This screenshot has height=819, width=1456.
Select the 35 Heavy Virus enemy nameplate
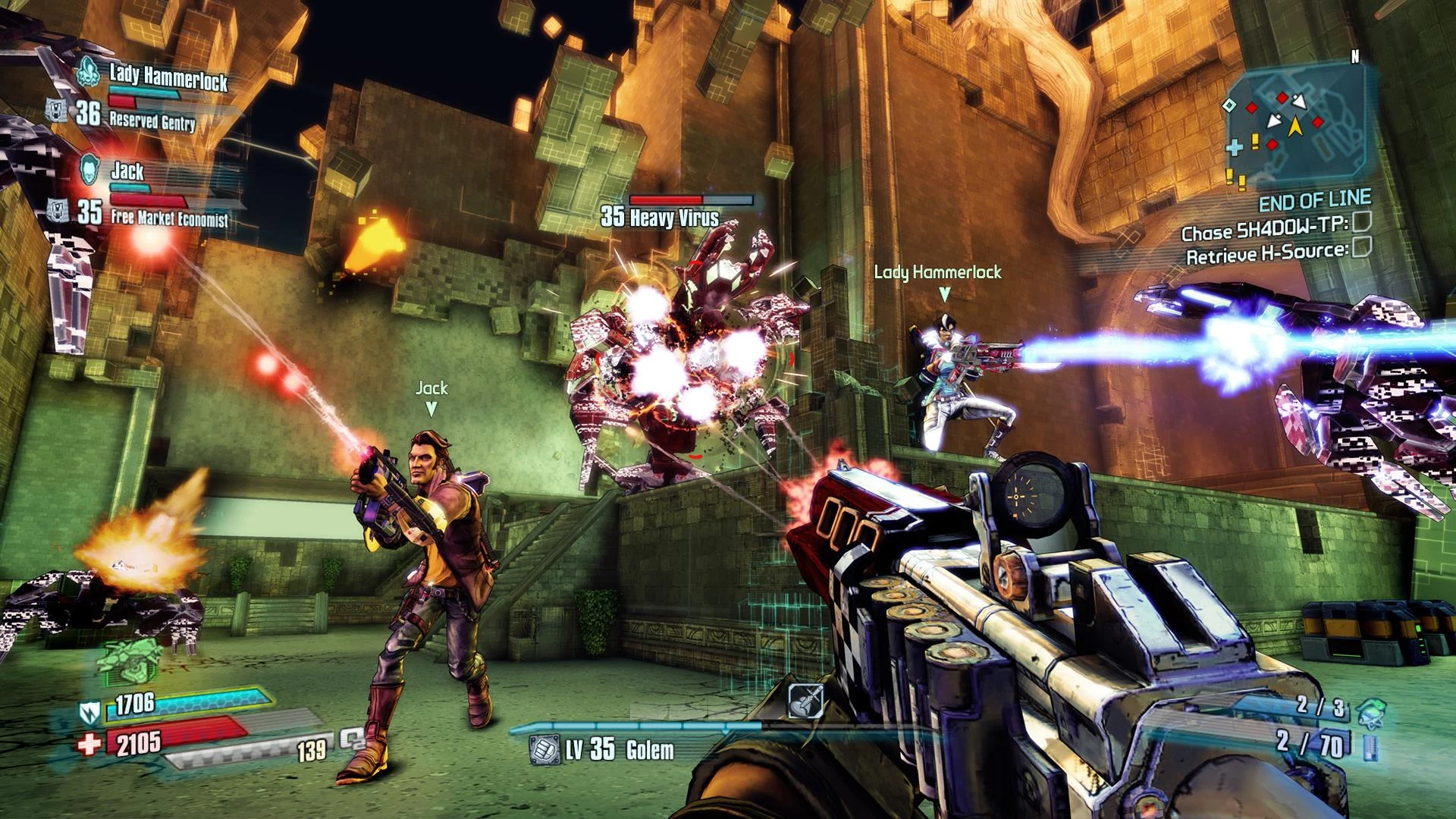pos(658,215)
